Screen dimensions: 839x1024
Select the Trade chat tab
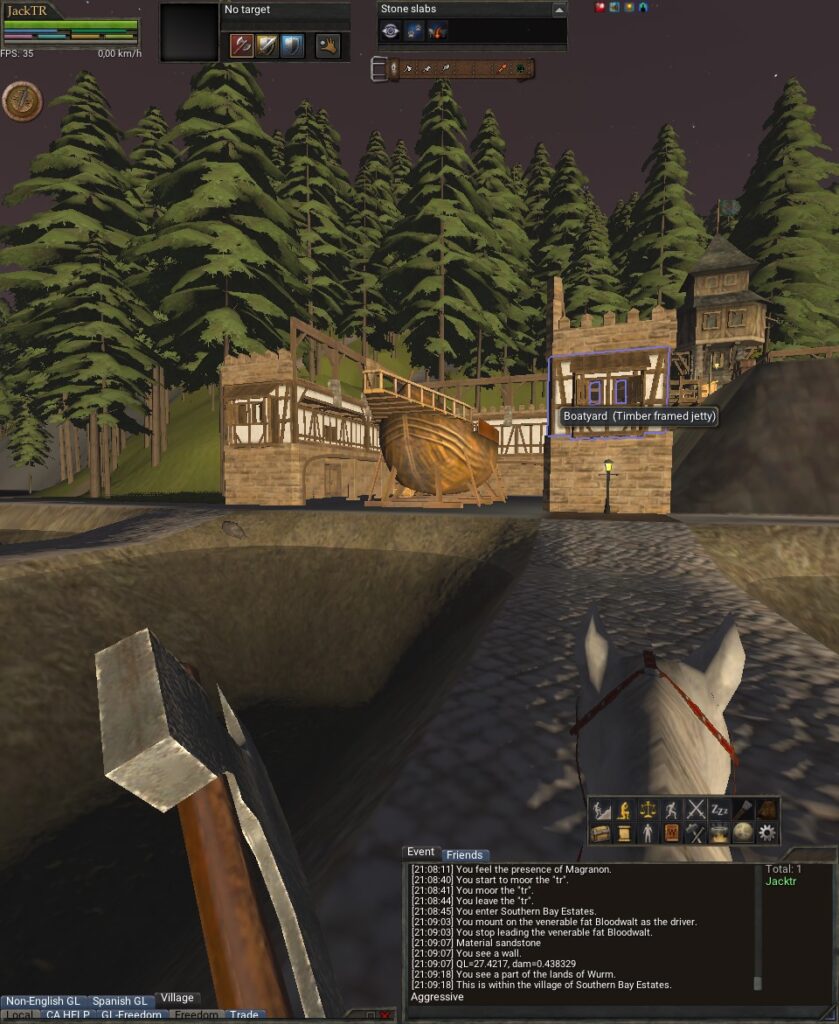244,1015
